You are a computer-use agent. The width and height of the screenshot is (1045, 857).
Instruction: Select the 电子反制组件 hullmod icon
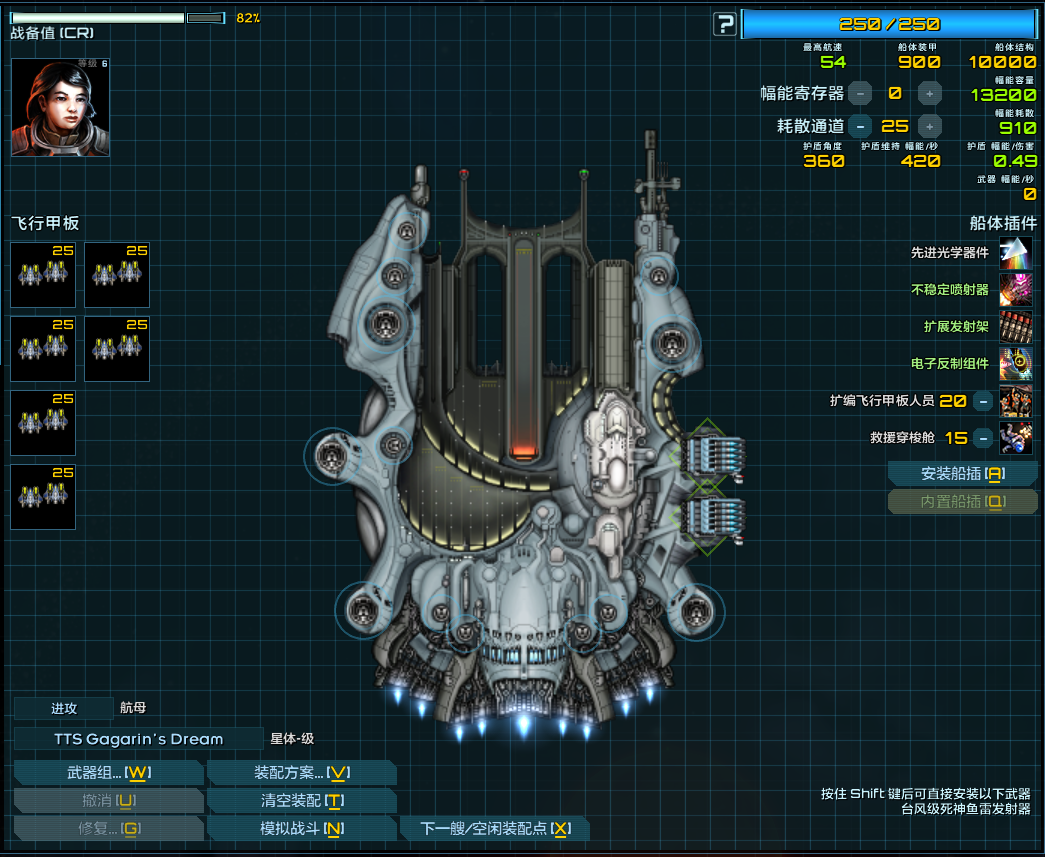1015,364
